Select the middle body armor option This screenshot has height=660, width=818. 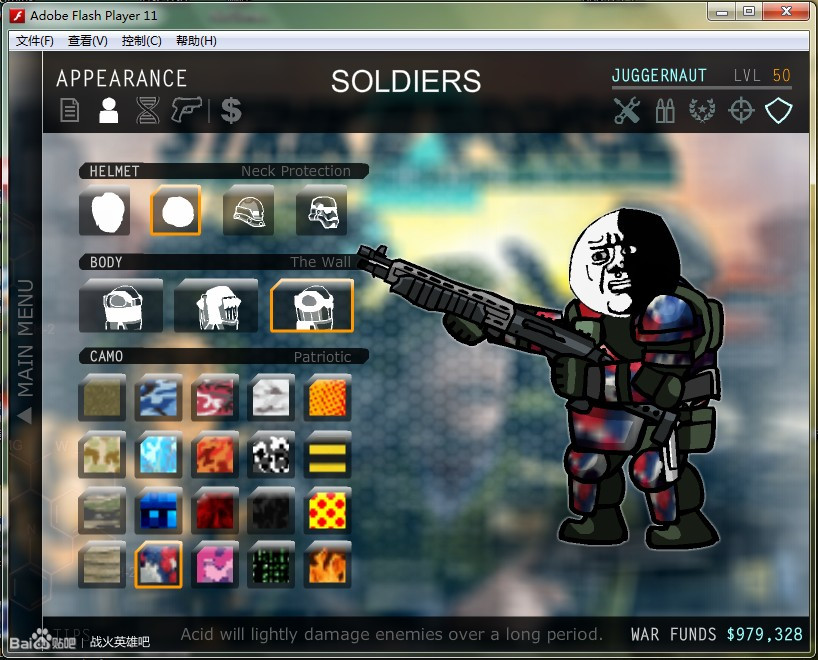tap(216, 306)
